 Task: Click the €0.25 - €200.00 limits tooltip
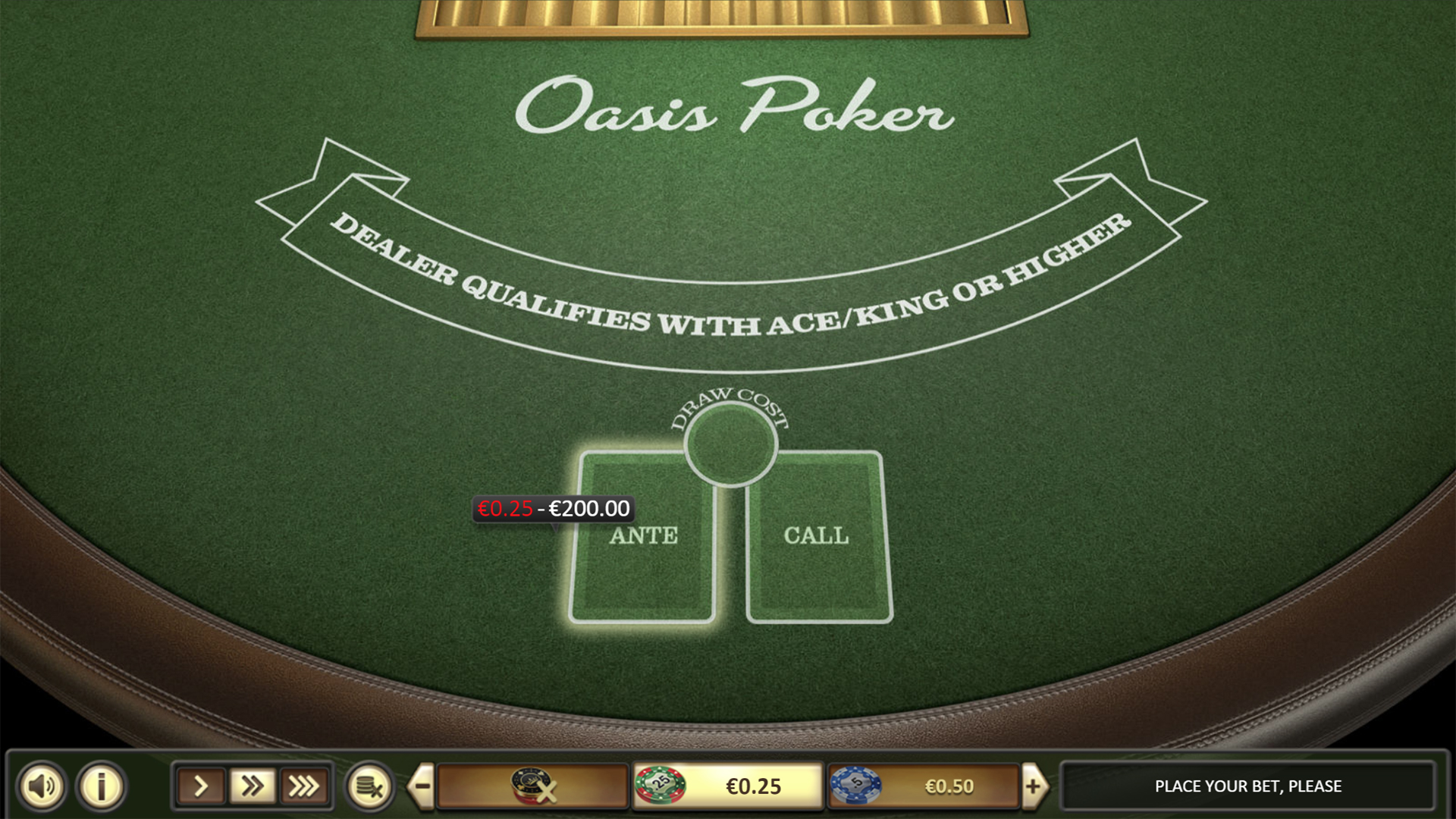(x=552, y=509)
